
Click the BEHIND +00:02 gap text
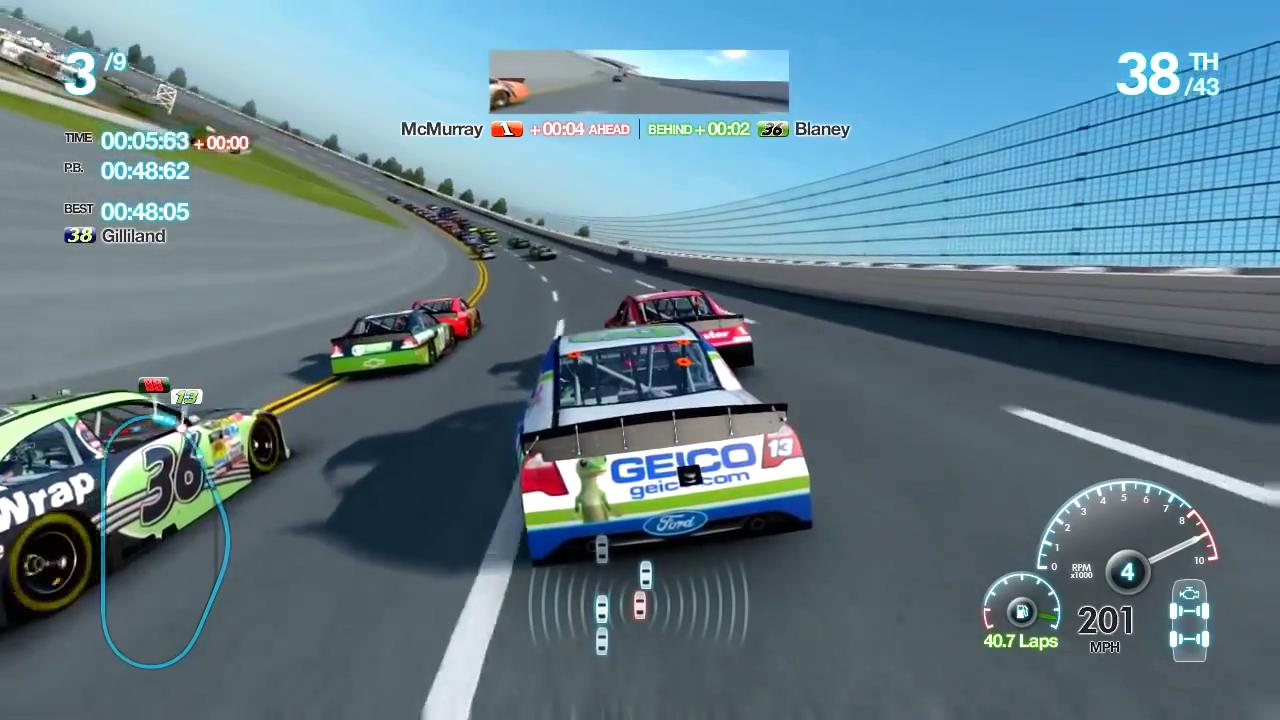tap(700, 129)
